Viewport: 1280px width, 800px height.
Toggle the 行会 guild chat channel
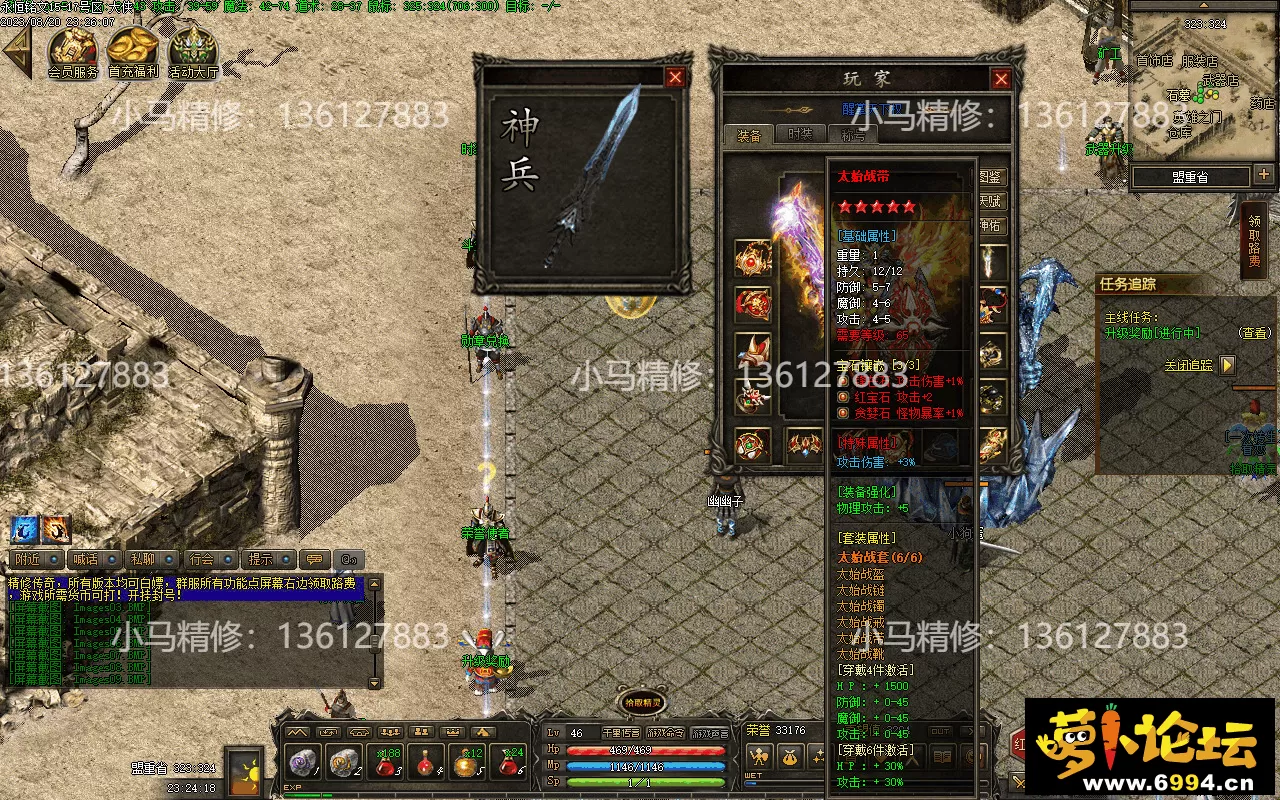tap(210, 559)
